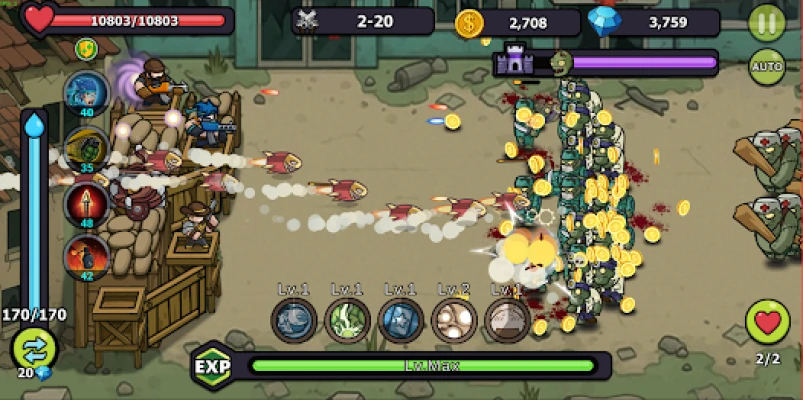The image size is (803, 400).
Task: Tap the green swap arrows button
Action: coord(33,349)
